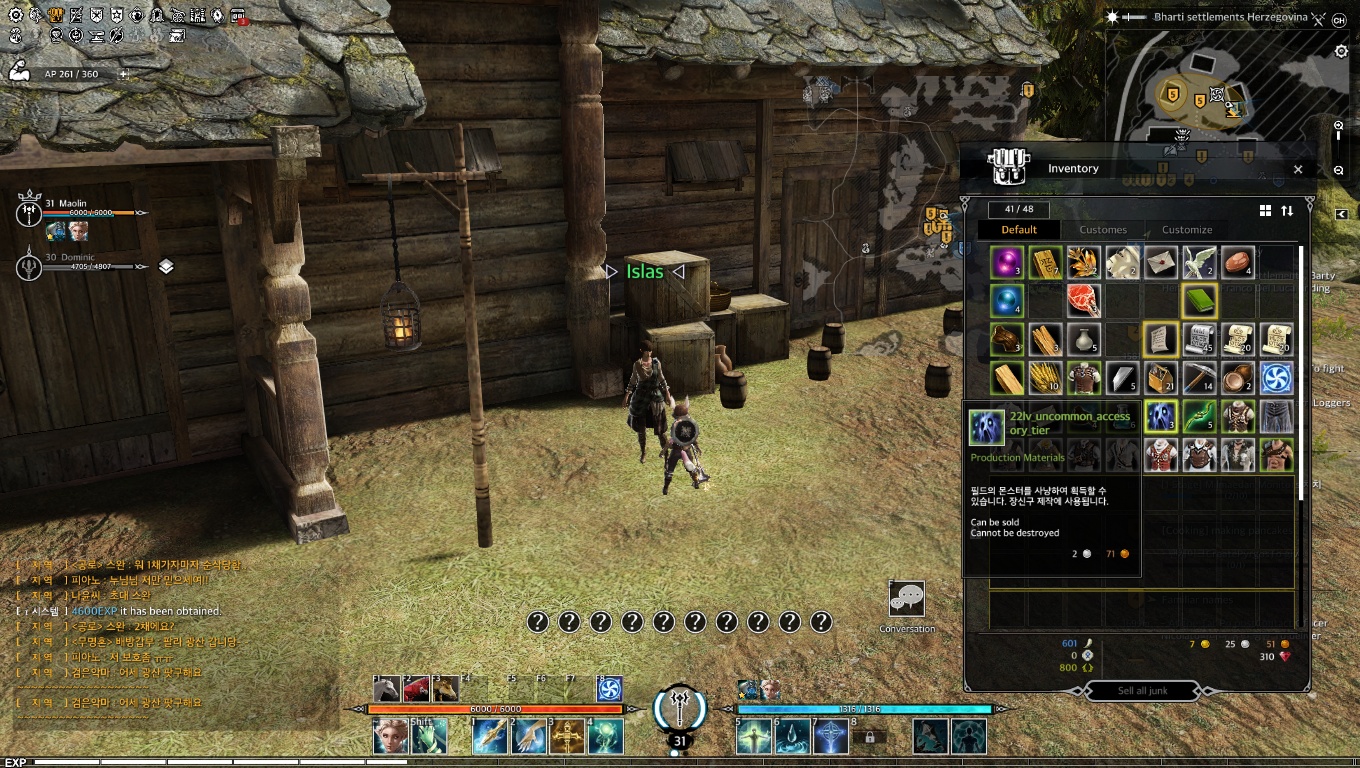Click the minimap settings gear
This screenshot has width=1360, height=768.
(1342, 52)
